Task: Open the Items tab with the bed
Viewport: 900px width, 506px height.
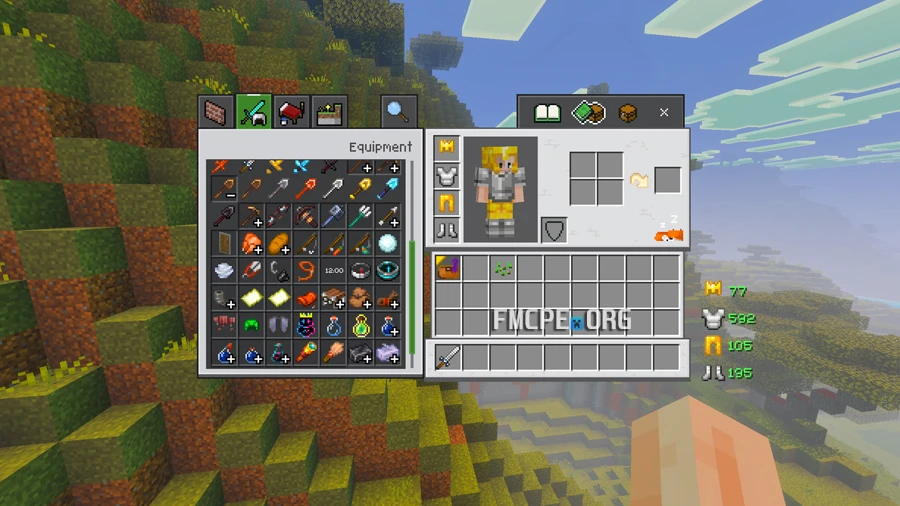Action: click(292, 111)
